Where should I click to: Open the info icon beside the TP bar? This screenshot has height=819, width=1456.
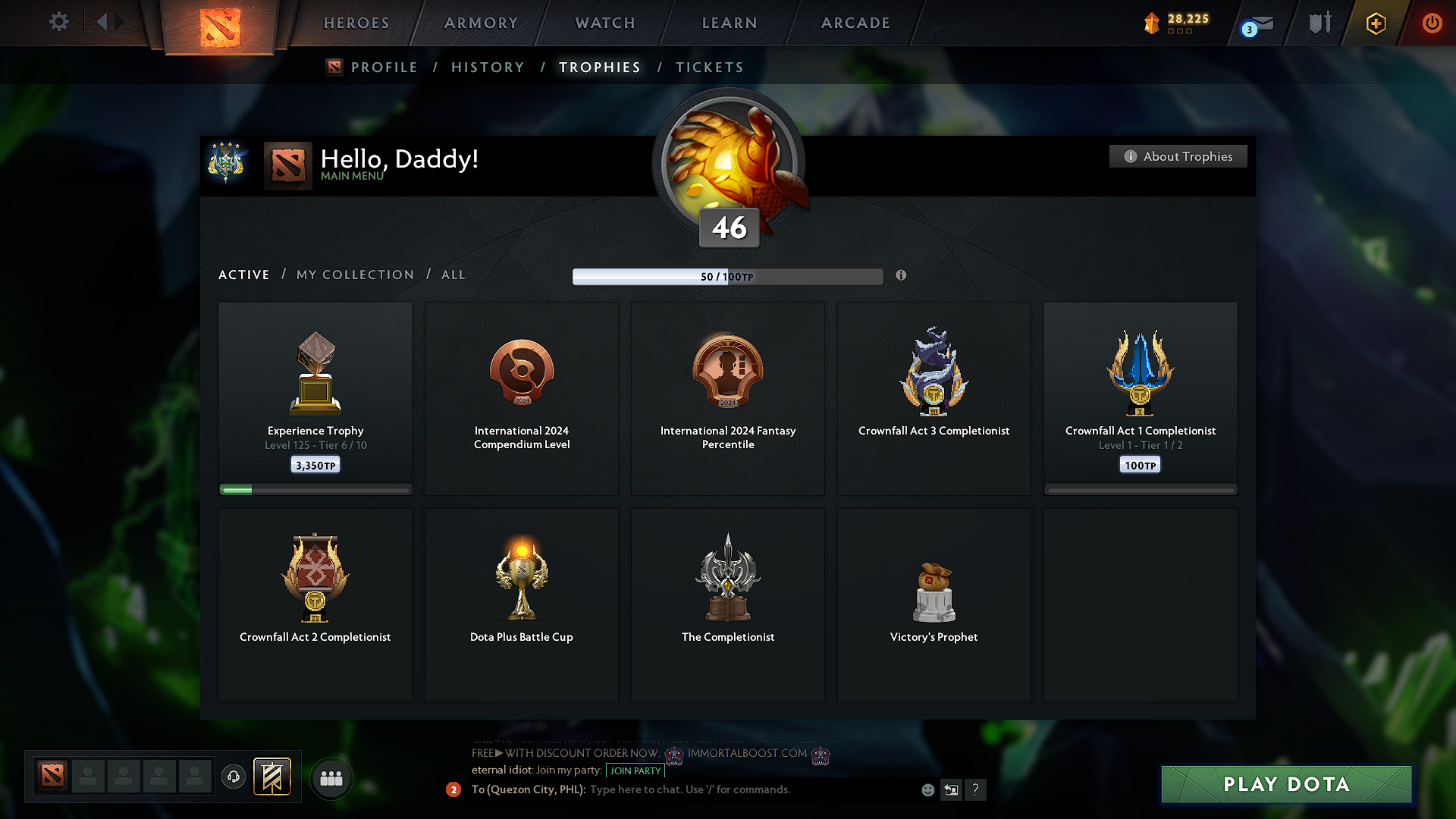point(902,276)
